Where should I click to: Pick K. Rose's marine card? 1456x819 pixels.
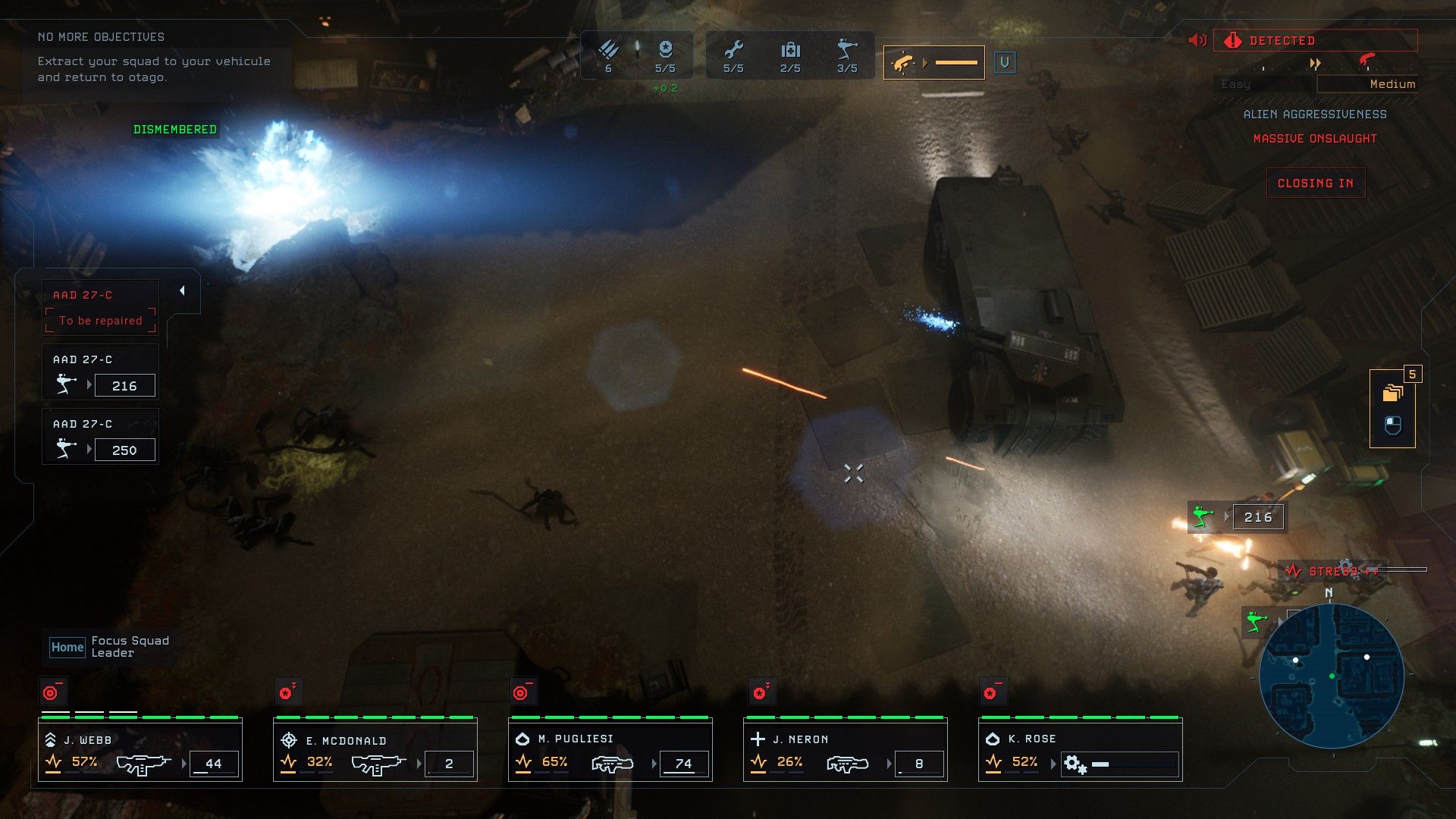(x=1081, y=751)
